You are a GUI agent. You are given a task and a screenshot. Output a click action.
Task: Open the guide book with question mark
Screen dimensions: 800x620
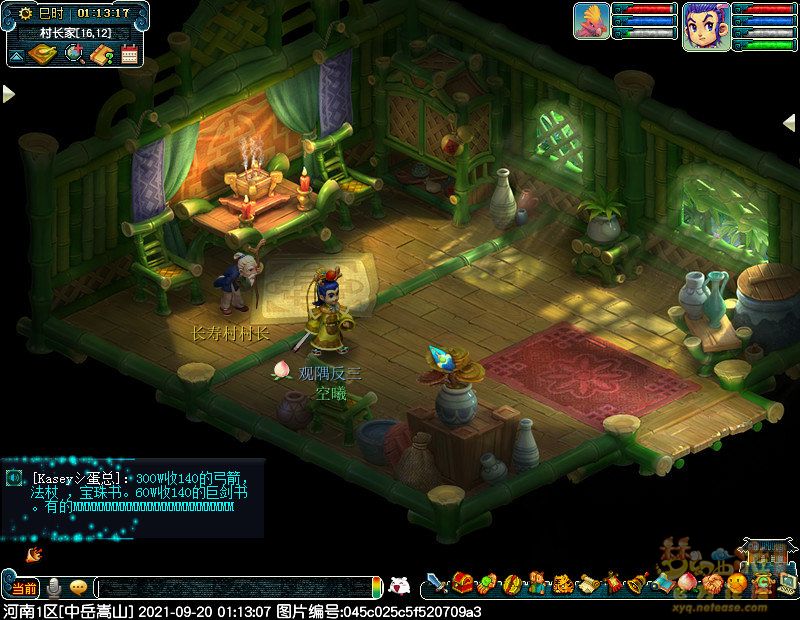pyautogui.click(x=101, y=55)
